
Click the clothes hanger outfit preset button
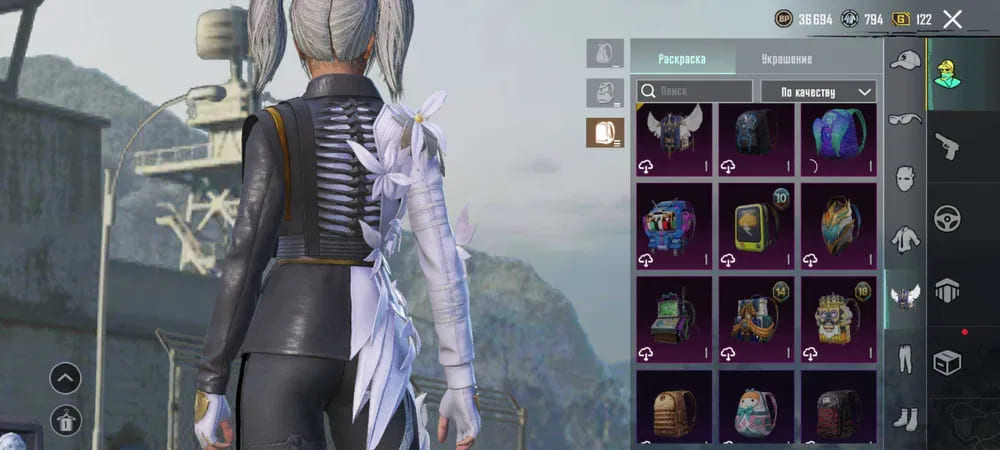pyautogui.click(x=65, y=421)
